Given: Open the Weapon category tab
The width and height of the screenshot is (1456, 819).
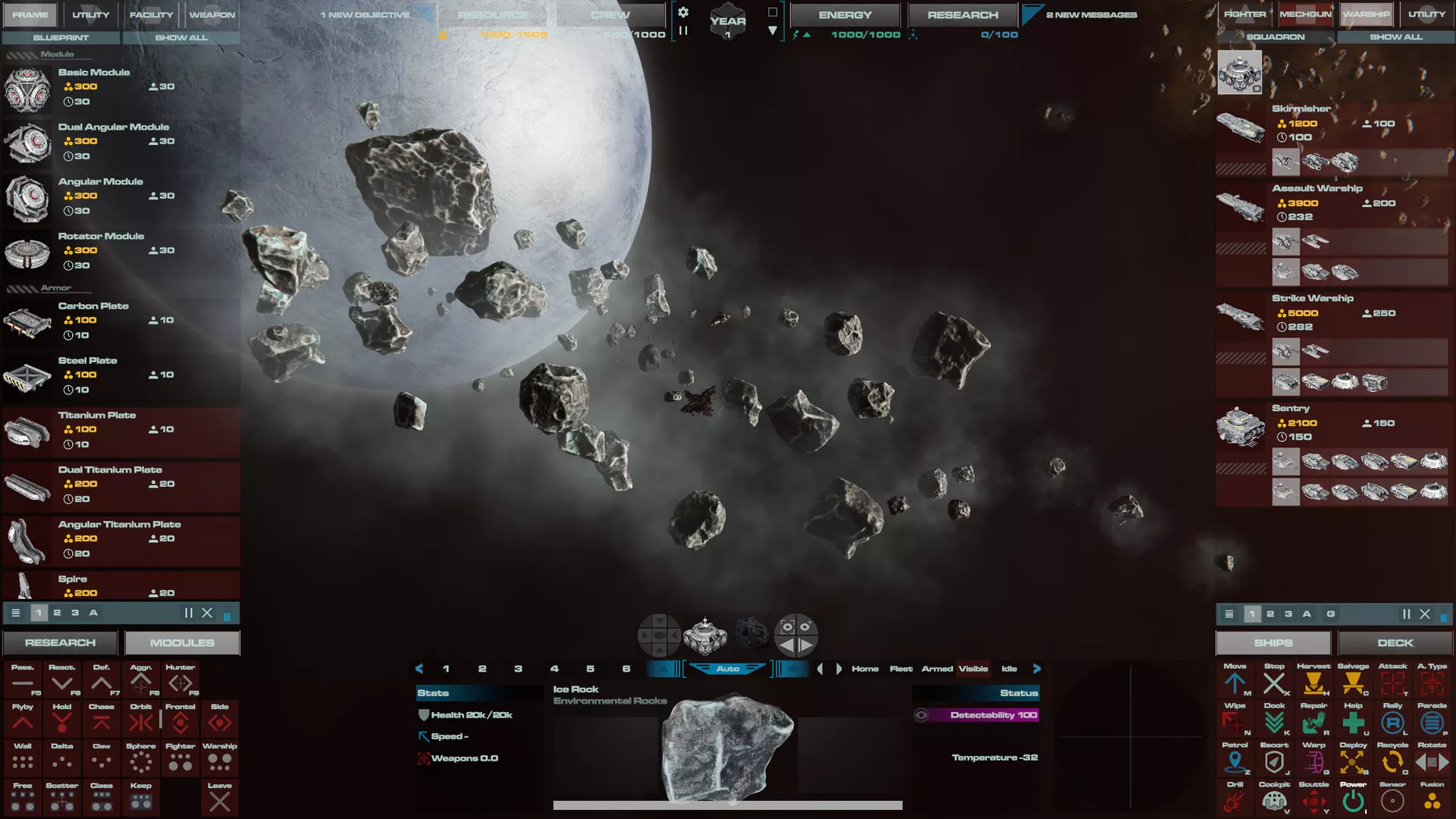Looking at the screenshot, I should tap(212, 14).
